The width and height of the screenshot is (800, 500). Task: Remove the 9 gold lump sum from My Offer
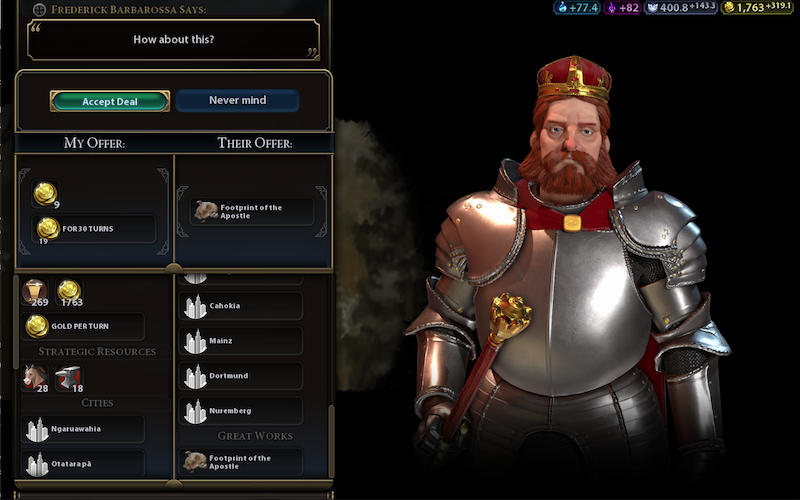click(45, 195)
